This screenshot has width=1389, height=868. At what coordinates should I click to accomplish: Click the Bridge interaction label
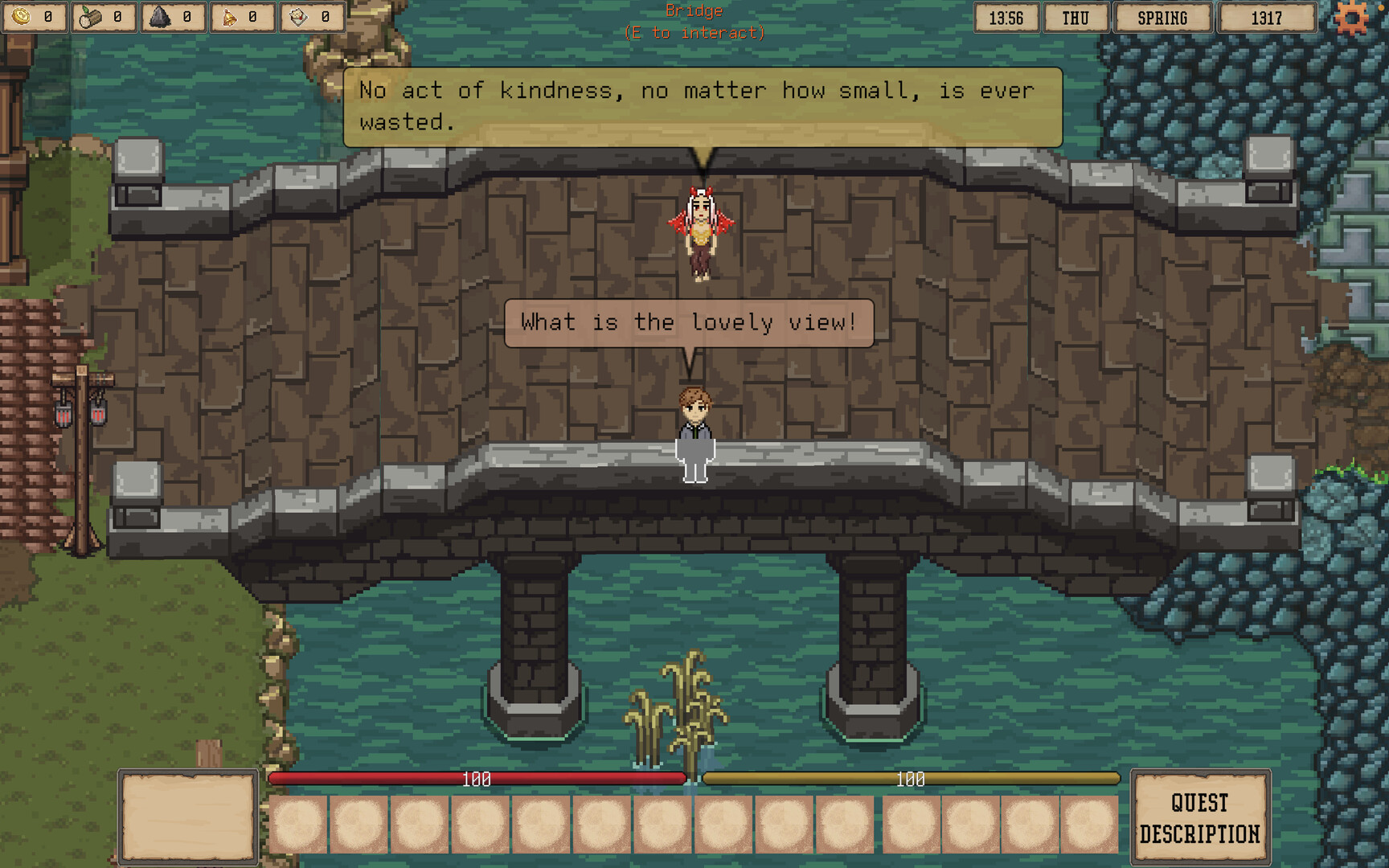coord(692,22)
